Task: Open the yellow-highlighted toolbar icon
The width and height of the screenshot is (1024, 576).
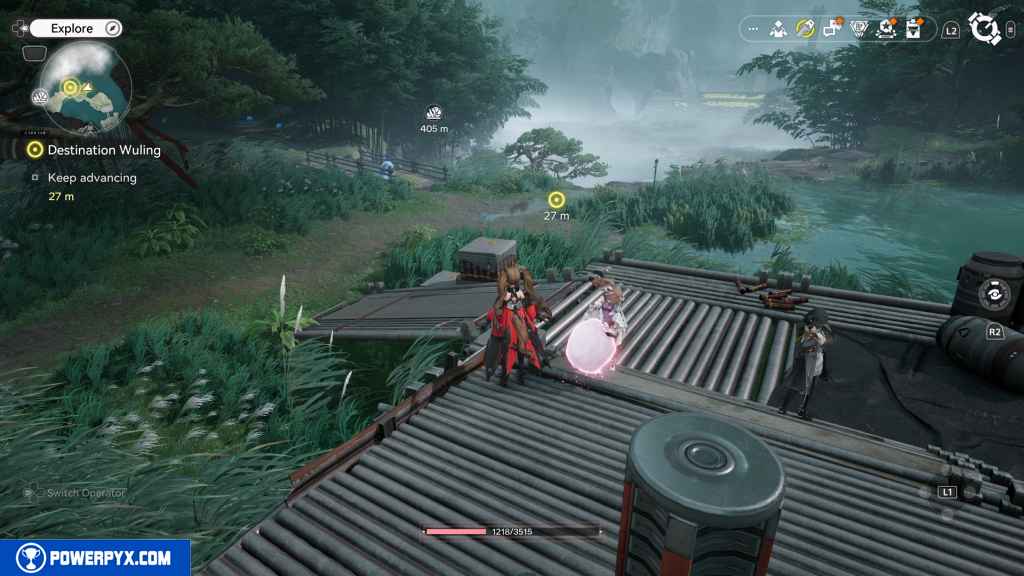Action: 805,29
